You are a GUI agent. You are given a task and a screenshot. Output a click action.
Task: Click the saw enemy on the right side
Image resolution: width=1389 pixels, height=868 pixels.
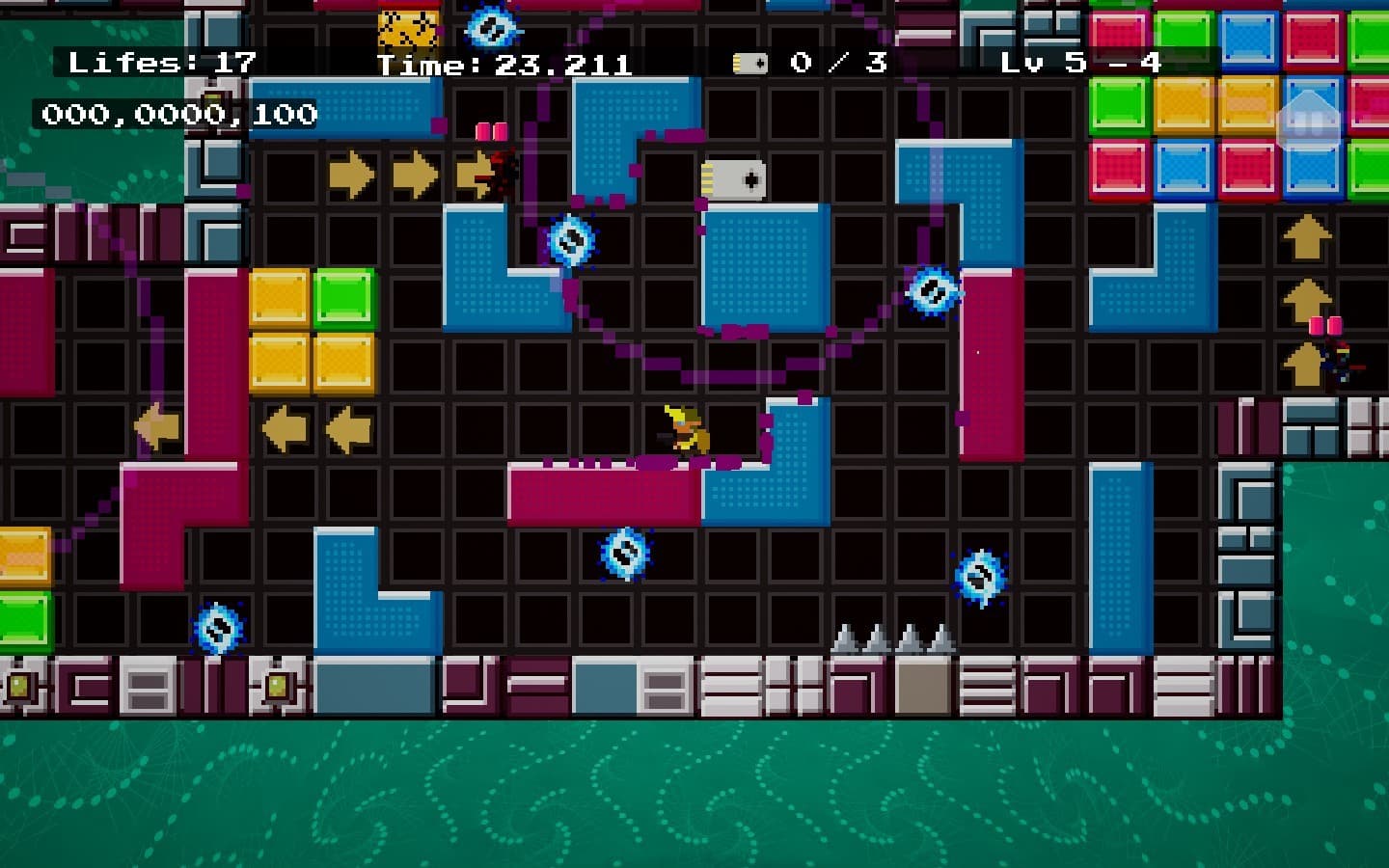click(x=934, y=287)
